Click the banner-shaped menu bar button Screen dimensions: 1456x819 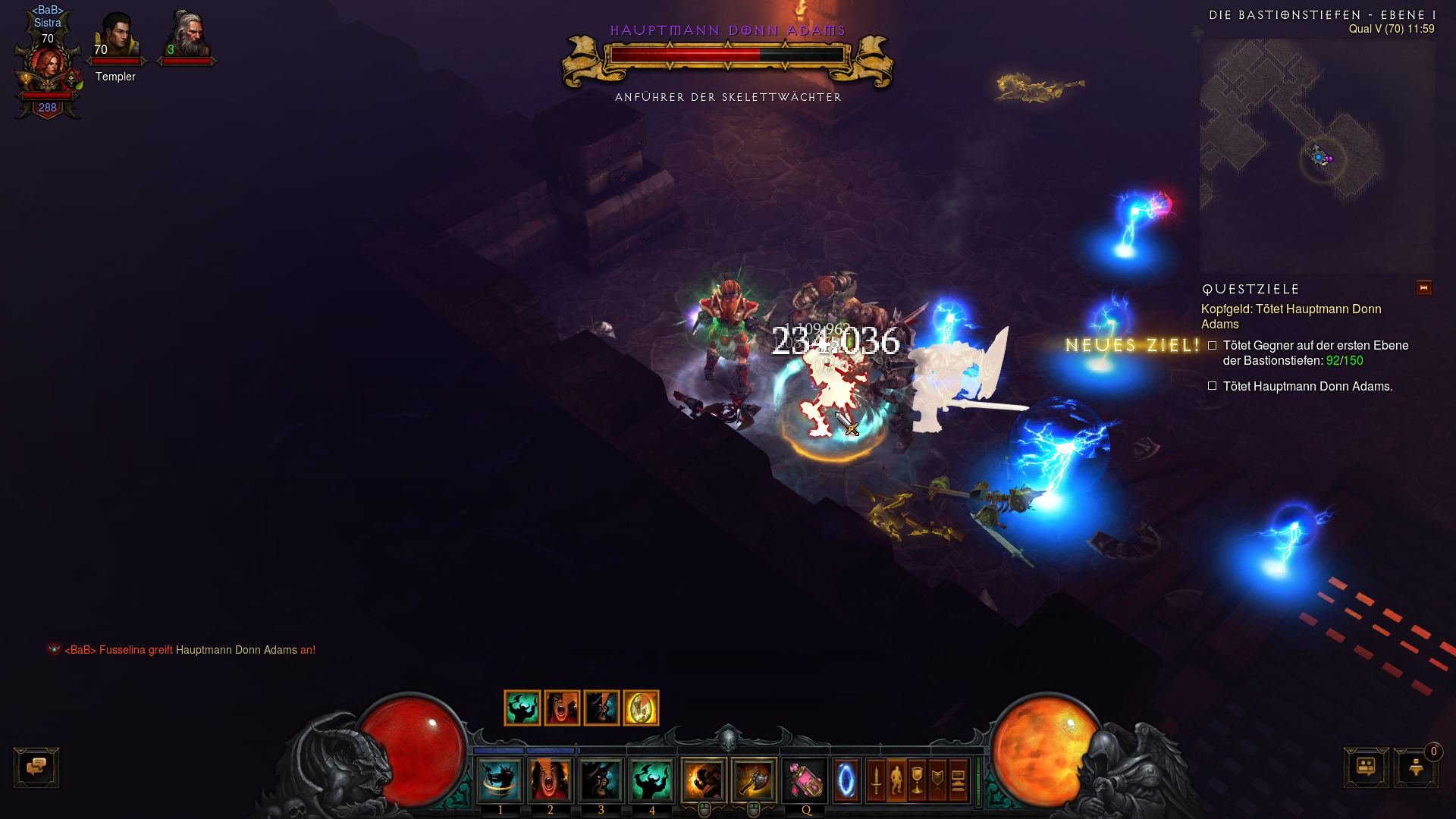[937, 780]
